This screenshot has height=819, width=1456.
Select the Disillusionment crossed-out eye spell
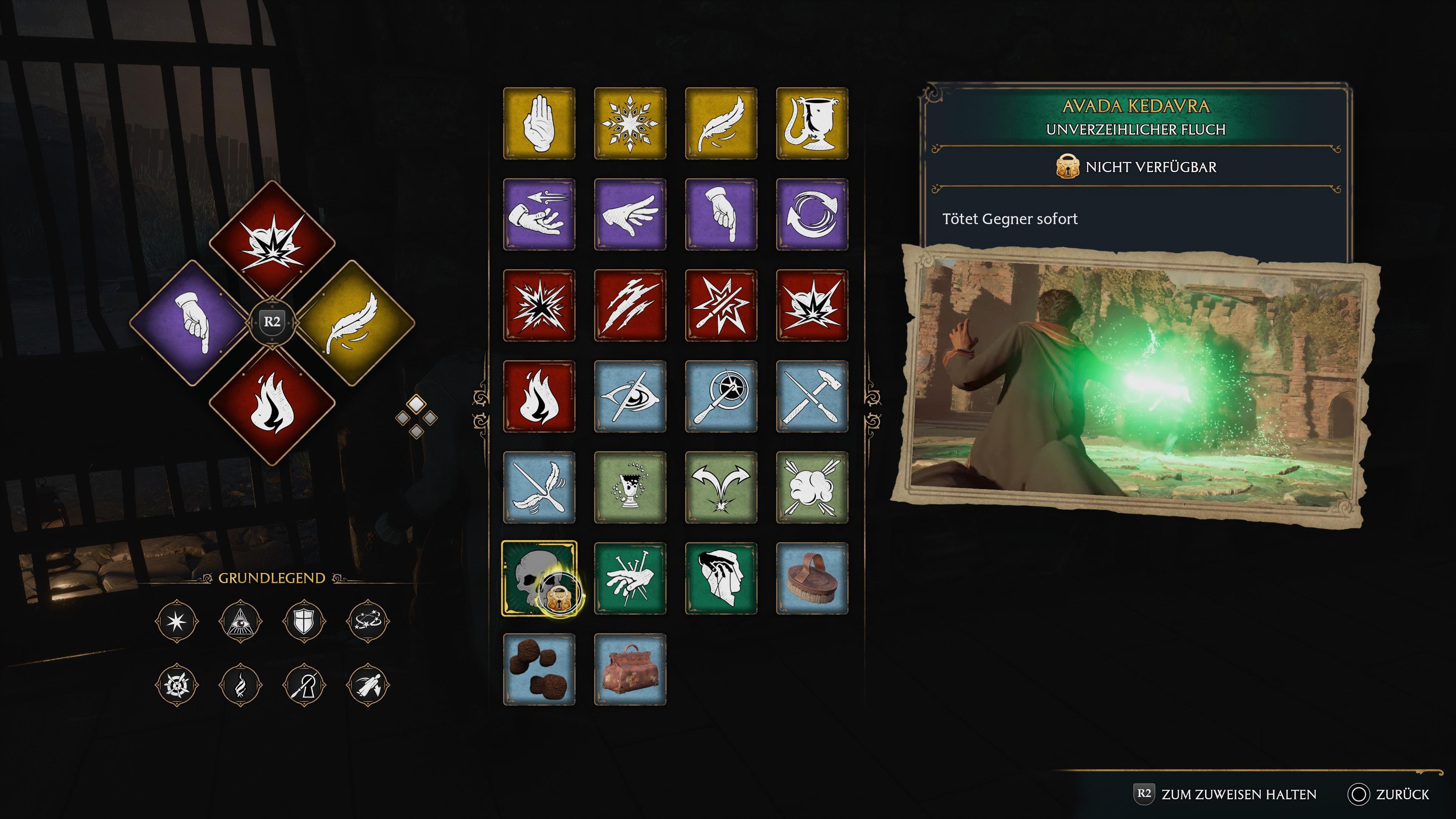click(x=630, y=396)
